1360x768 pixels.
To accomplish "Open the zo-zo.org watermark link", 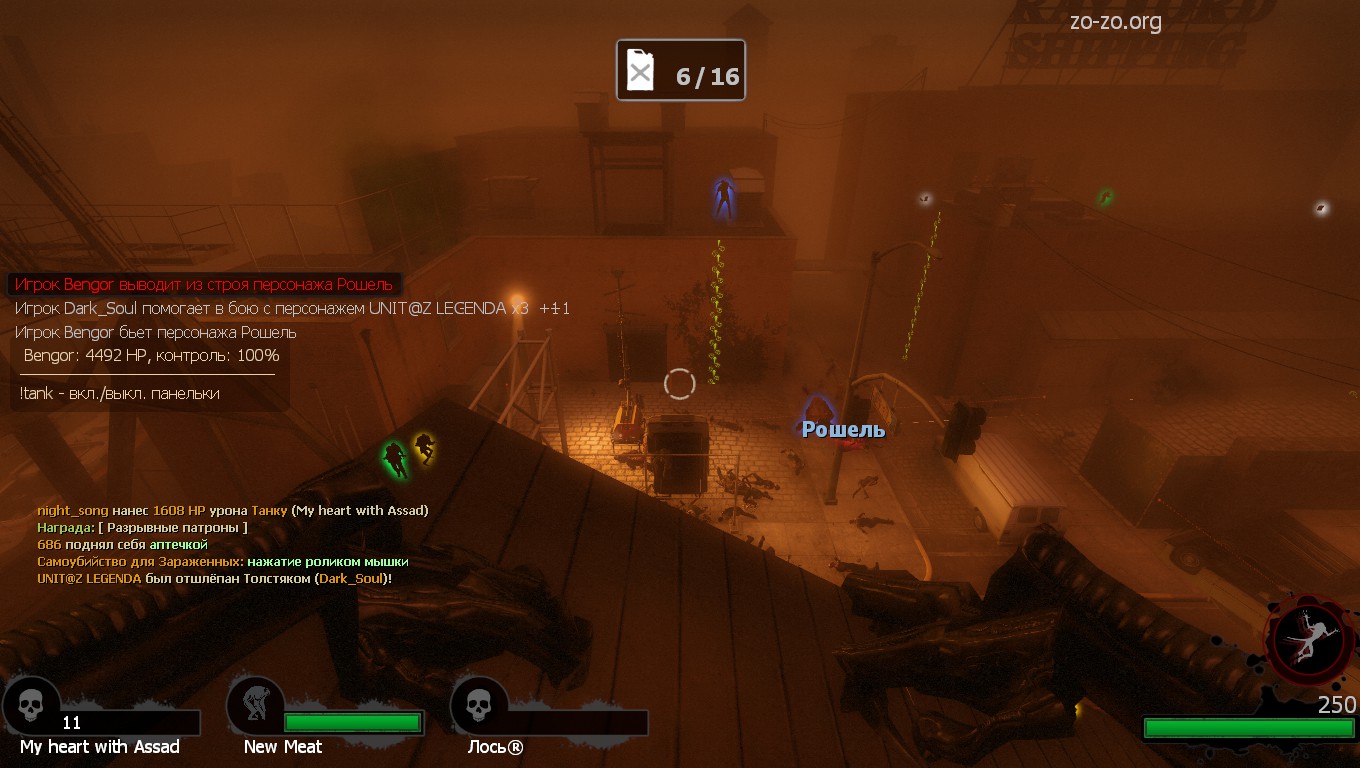I will [1115, 22].
